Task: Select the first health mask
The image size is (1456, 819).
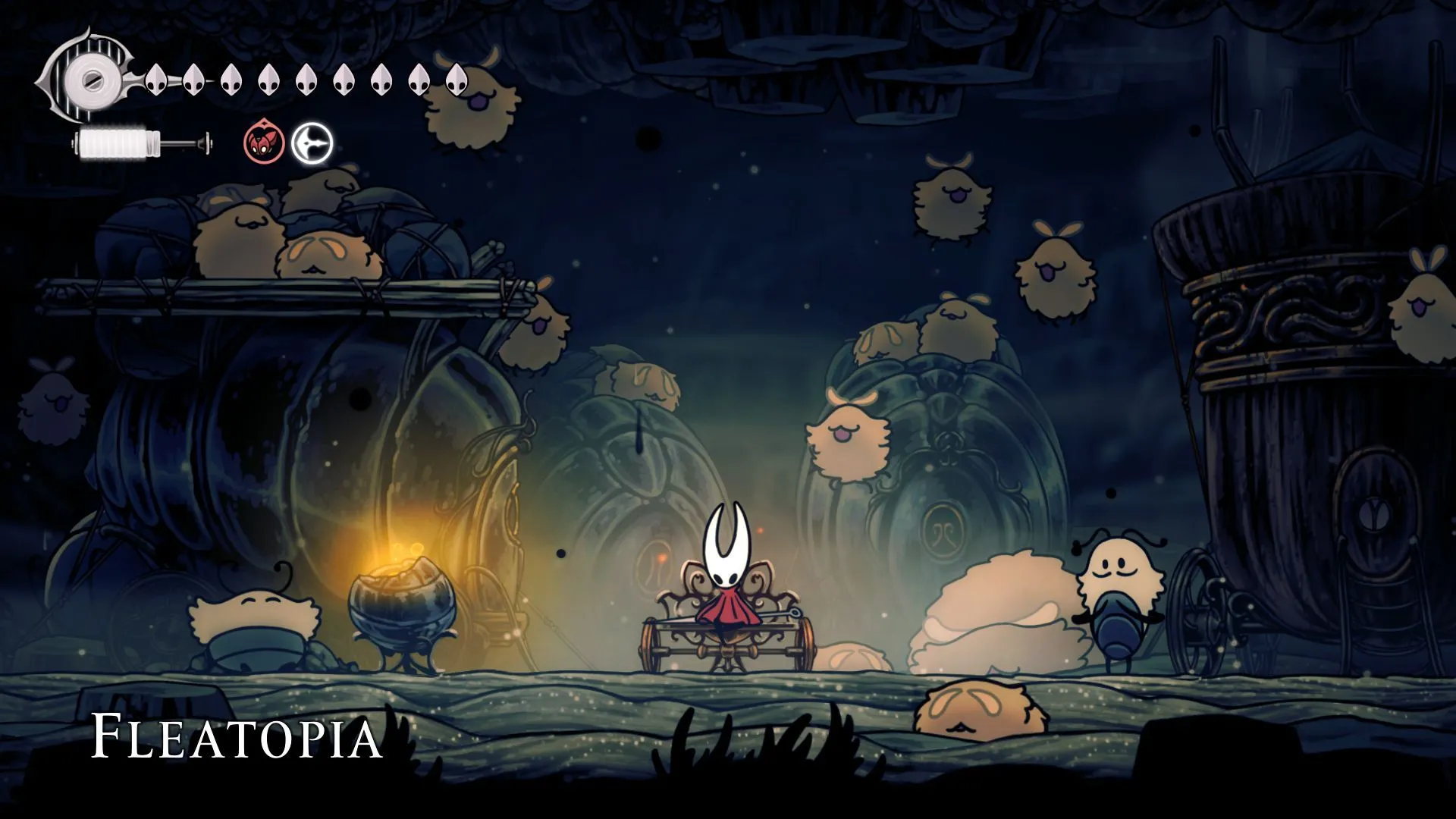Action: 157,78
